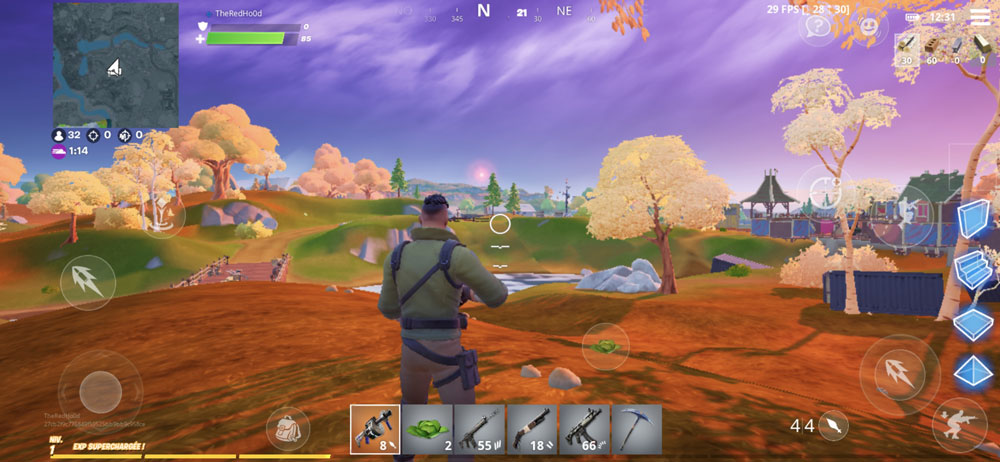Equip the assault rifle with 55 ammo
The width and height of the screenshot is (1000, 462).
pyautogui.click(x=479, y=429)
